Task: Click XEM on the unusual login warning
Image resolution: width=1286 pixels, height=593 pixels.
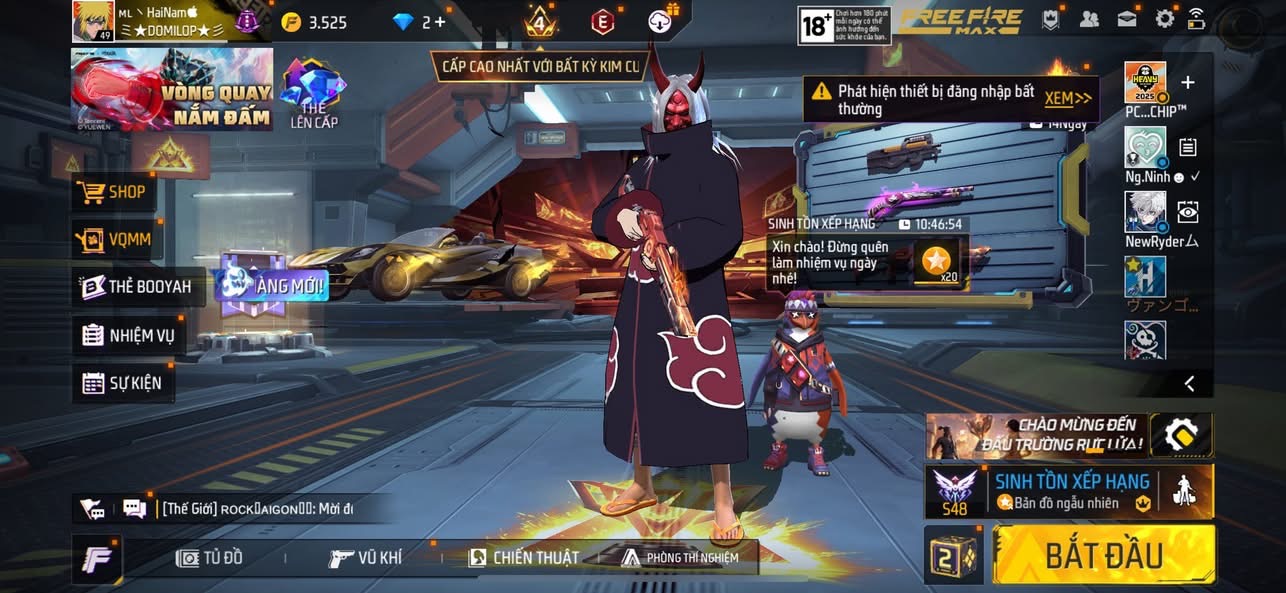Action: coord(1066,98)
